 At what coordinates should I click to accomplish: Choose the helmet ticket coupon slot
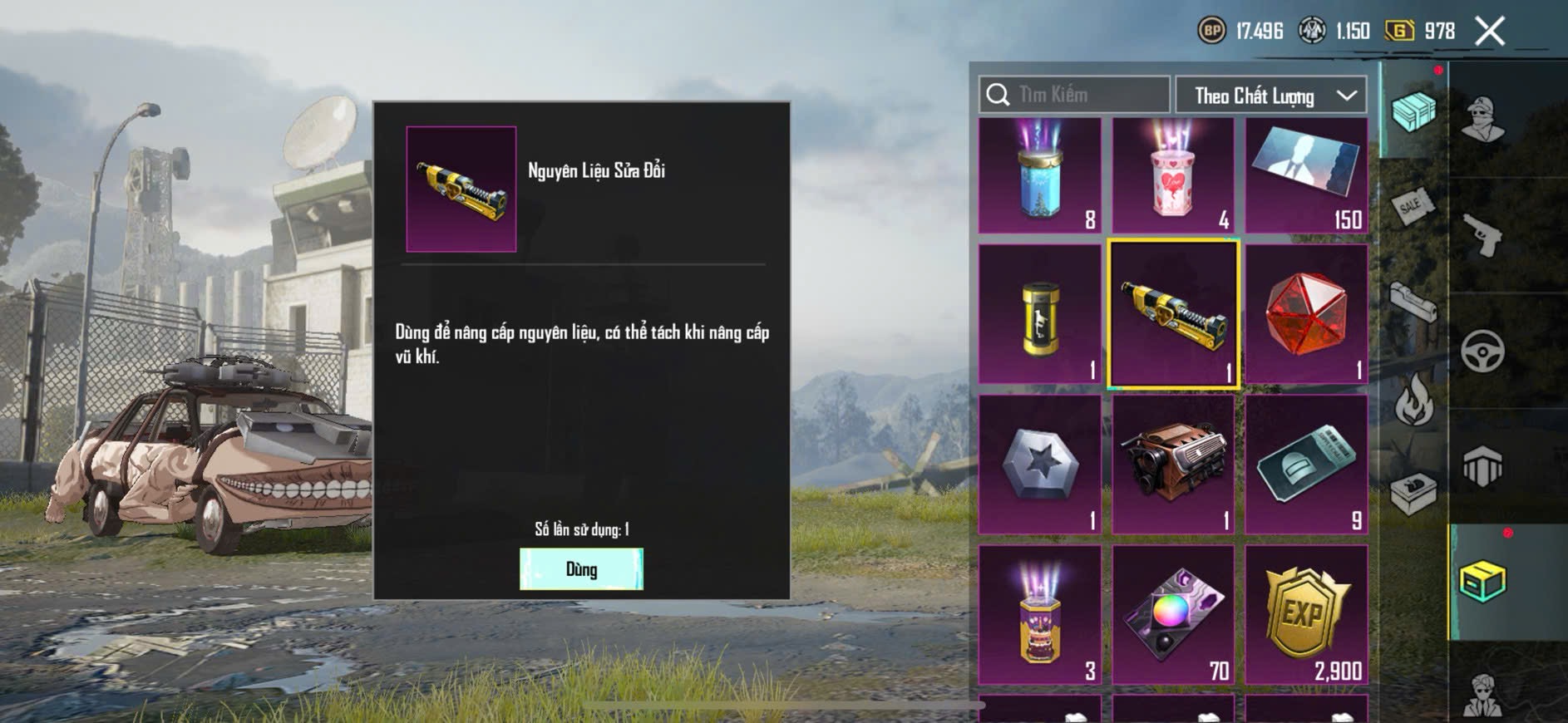tap(1306, 465)
